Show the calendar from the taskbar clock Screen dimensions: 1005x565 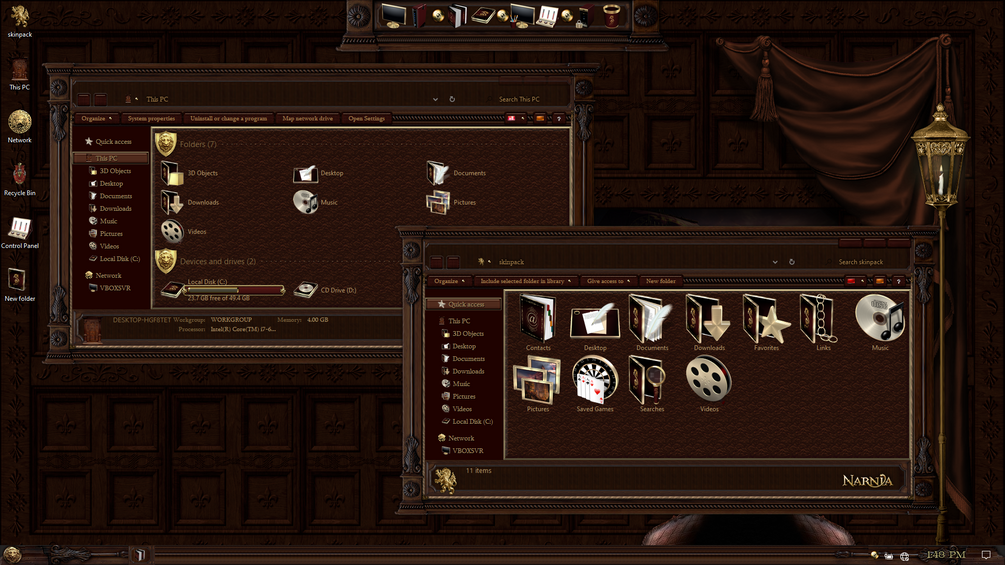pos(945,554)
